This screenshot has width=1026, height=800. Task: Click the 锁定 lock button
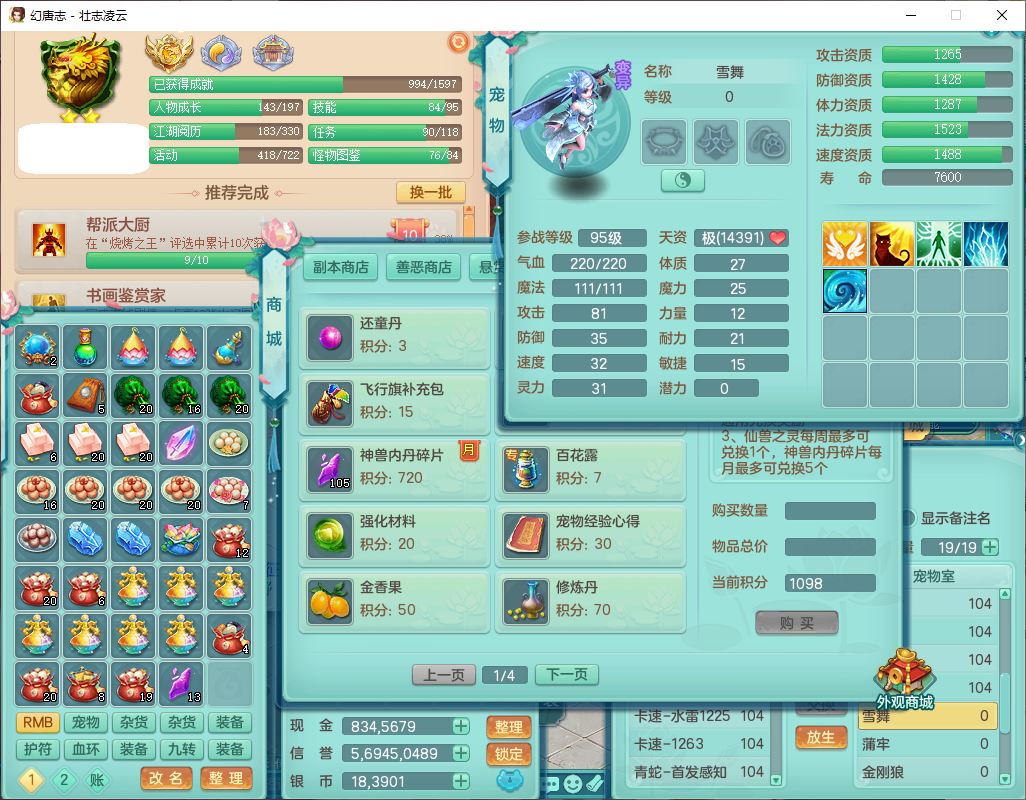pyautogui.click(x=509, y=754)
